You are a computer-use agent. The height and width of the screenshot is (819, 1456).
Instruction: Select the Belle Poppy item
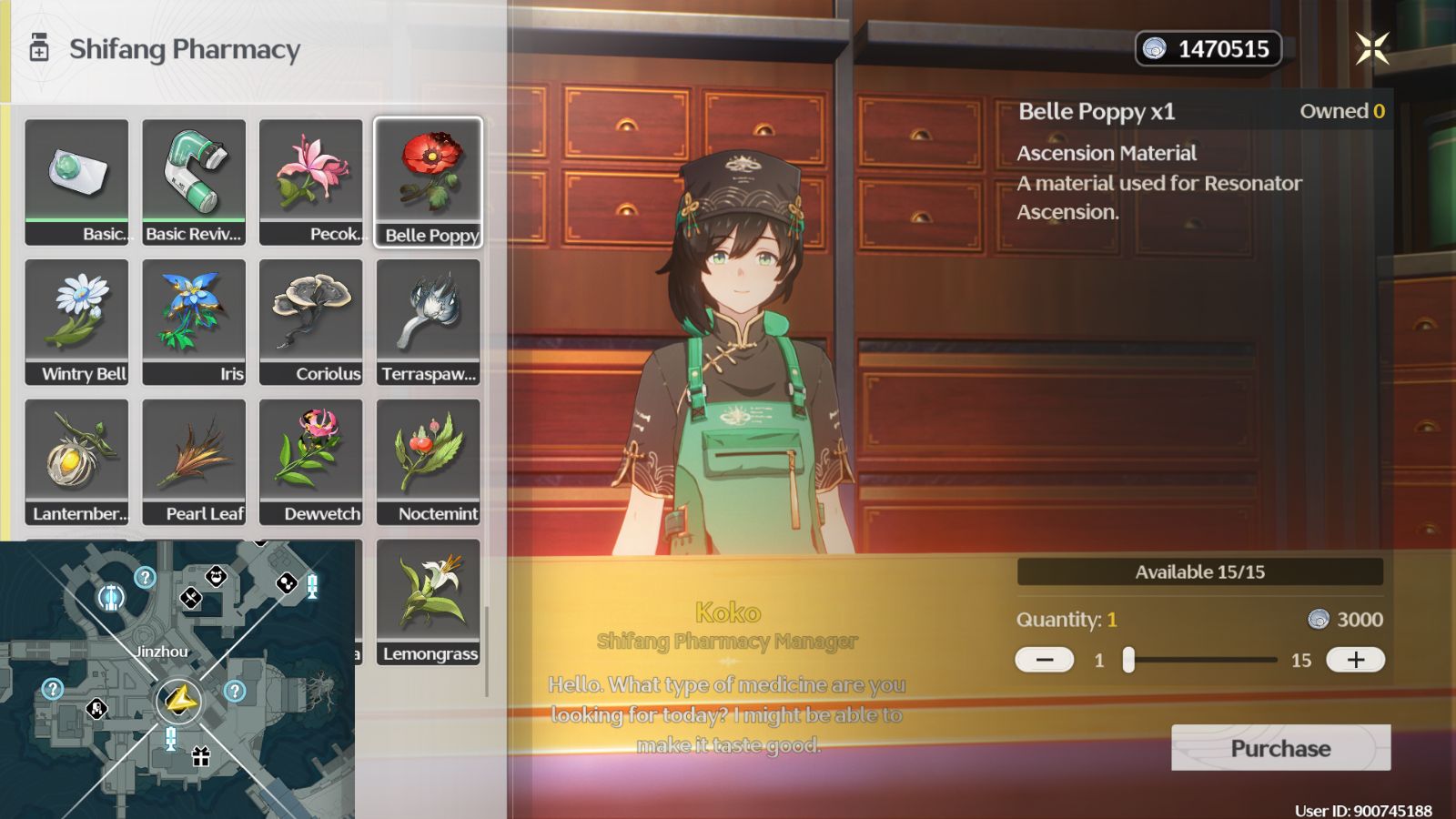click(x=428, y=182)
